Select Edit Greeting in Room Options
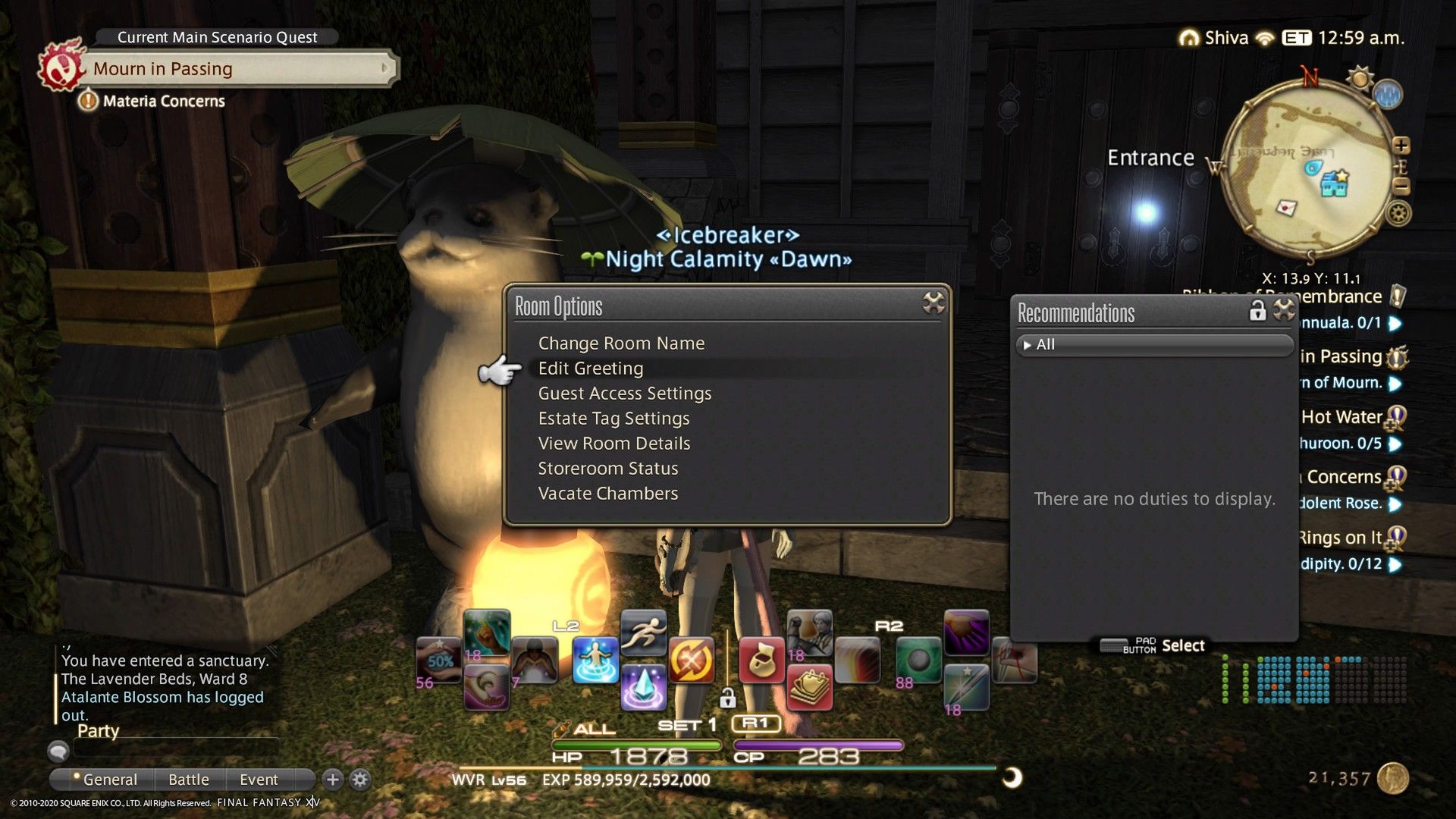The height and width of the screenshot is (819, 1456). (590, 369)
